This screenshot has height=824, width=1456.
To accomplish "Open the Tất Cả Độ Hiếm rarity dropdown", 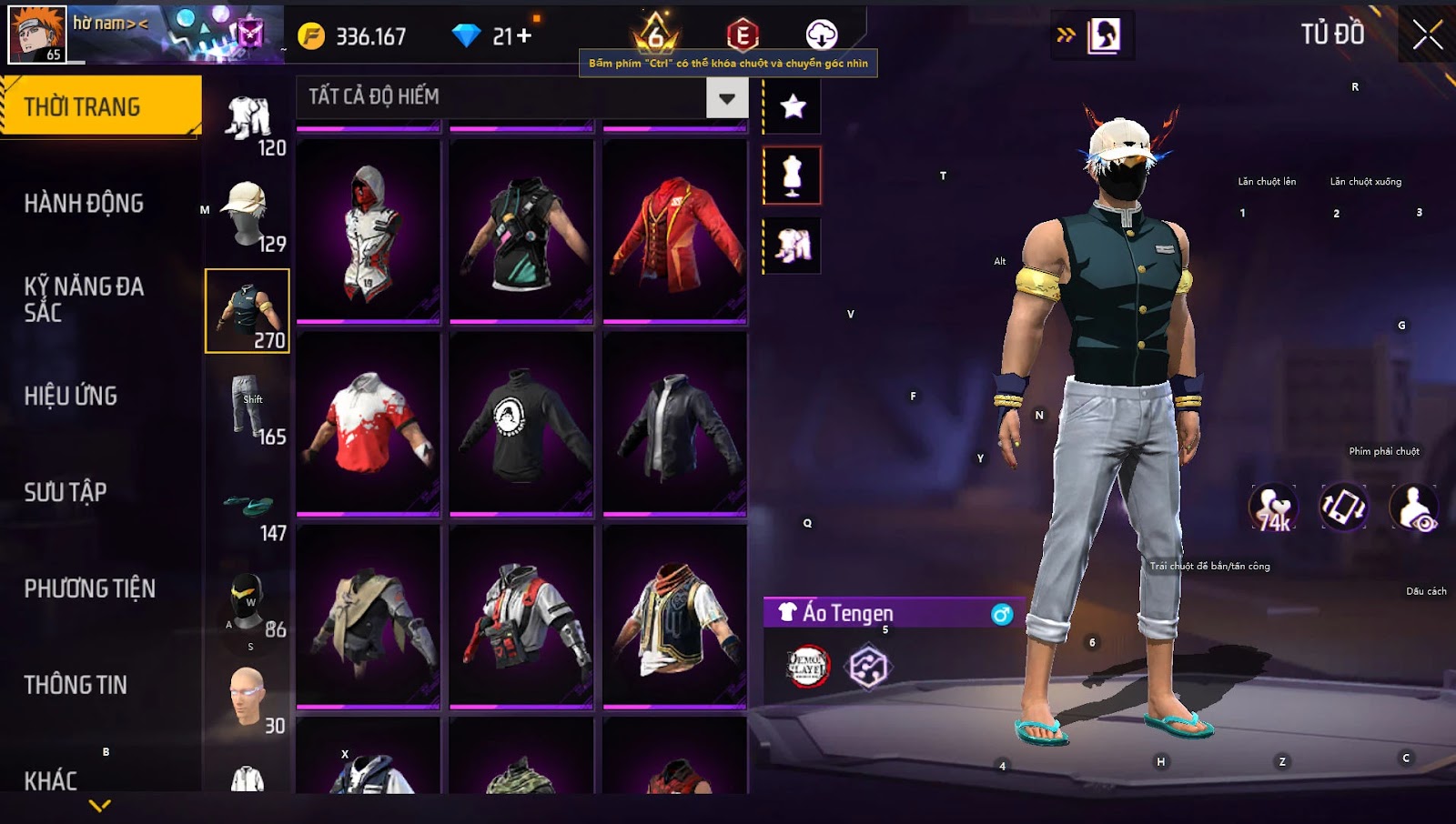I will (x=726, y=98).
